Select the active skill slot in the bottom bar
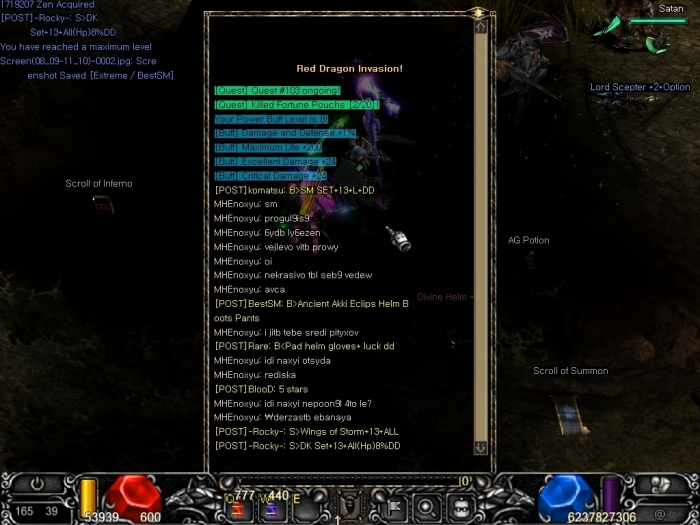The height and width of the screenshot is (525, 700). tap(350, 505)
